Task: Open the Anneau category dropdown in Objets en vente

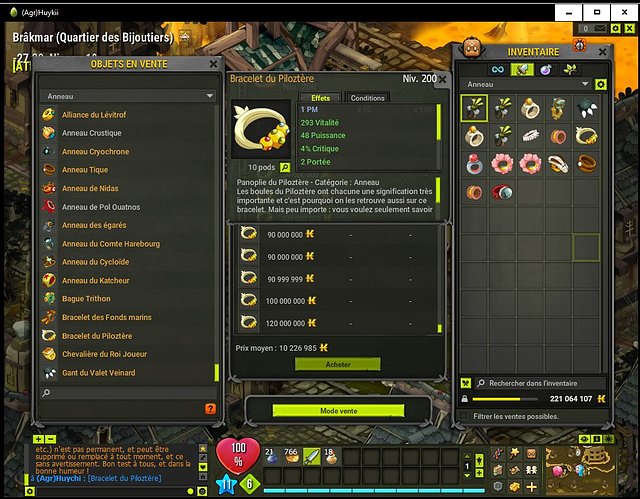Action: coord(128,97)
